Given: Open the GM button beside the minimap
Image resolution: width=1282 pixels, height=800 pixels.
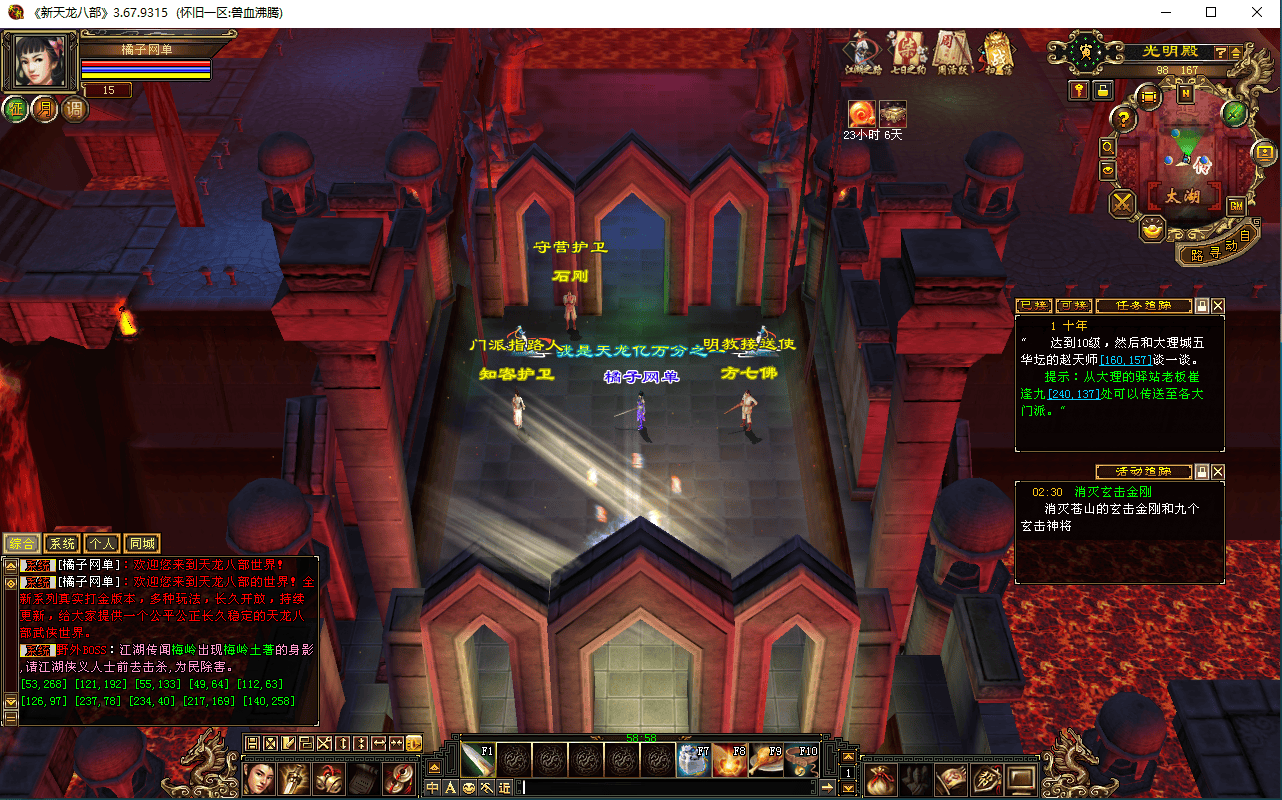Looking at the screenshot, I should [1236, 206].
